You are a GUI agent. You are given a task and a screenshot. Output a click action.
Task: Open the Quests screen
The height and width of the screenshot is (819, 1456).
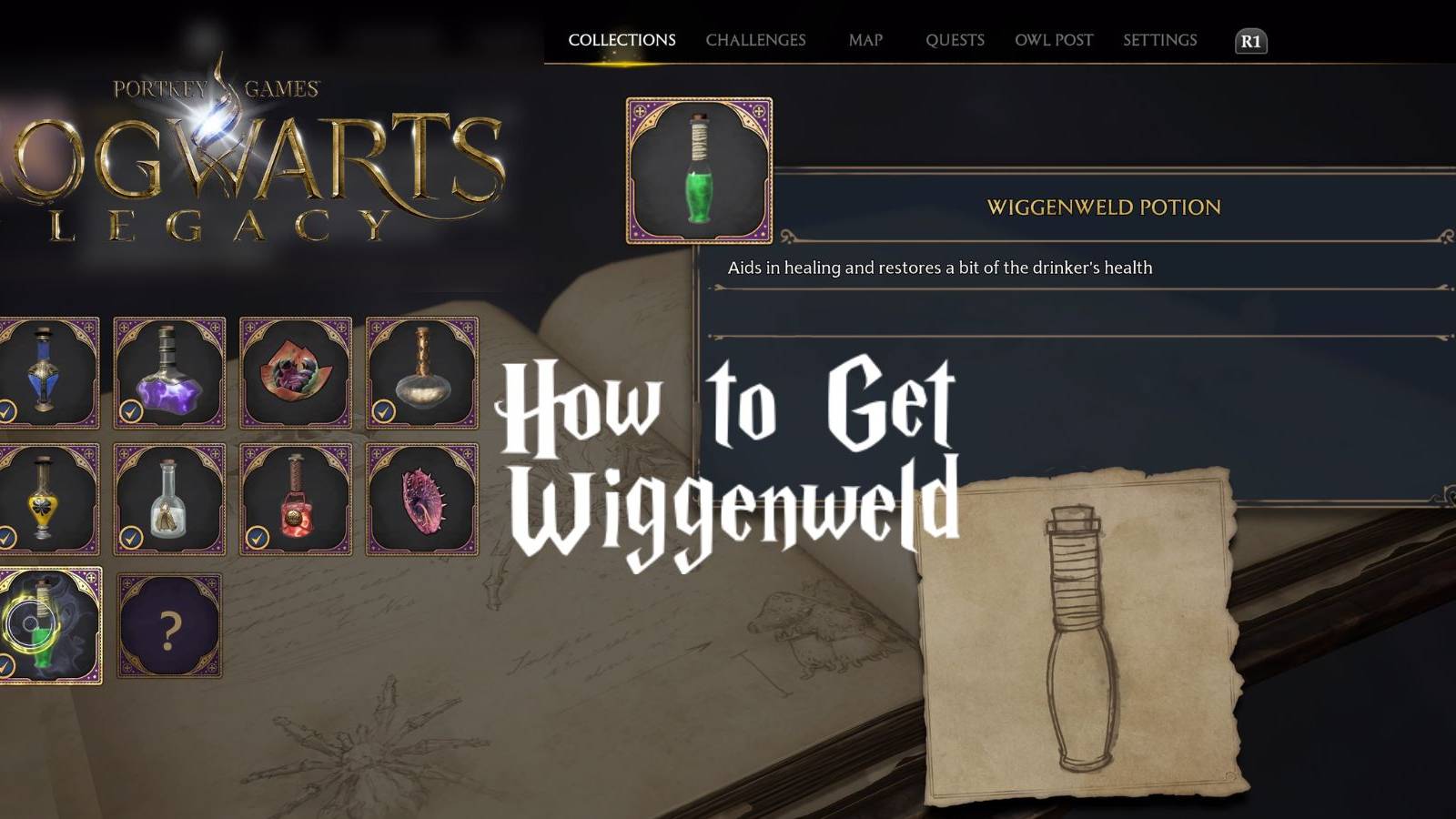point(955,40)
